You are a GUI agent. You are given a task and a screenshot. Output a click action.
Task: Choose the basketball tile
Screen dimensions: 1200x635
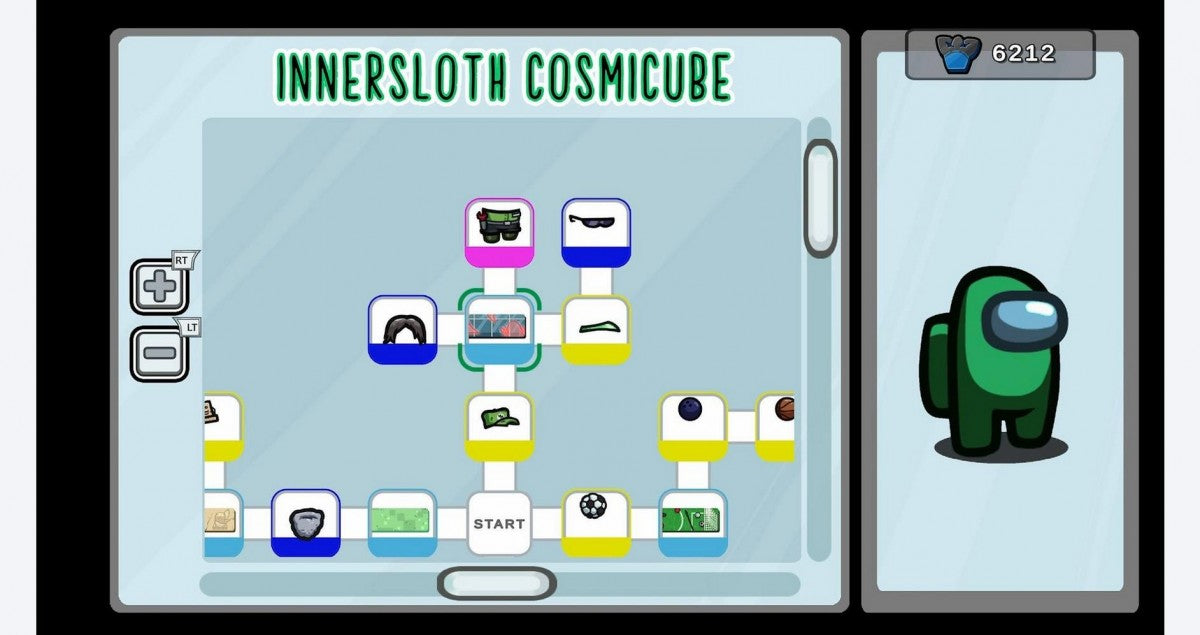tap(780, 425)
